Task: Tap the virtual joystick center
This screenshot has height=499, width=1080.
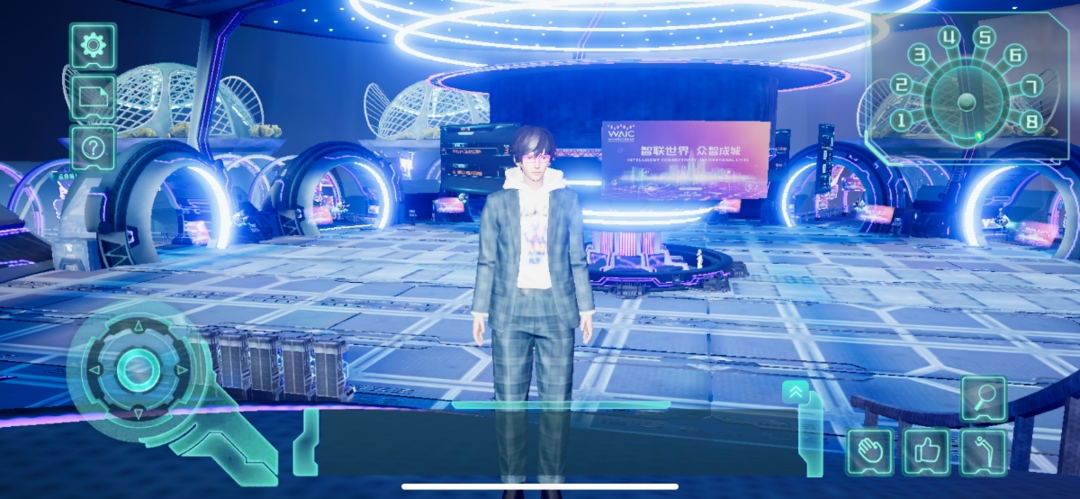Action: click(137, 370)
